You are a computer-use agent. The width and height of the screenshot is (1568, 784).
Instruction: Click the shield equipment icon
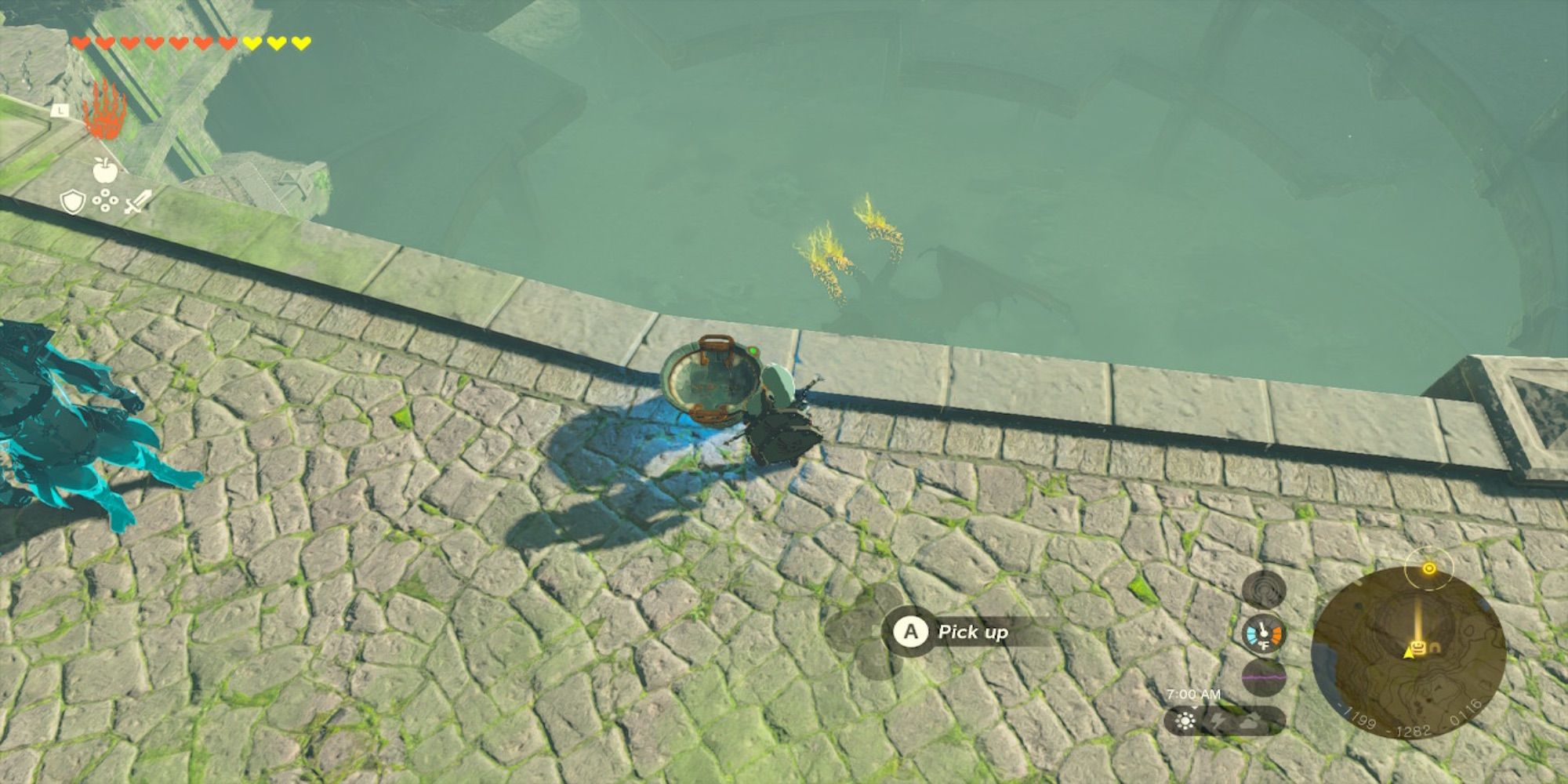pos(73,202)
